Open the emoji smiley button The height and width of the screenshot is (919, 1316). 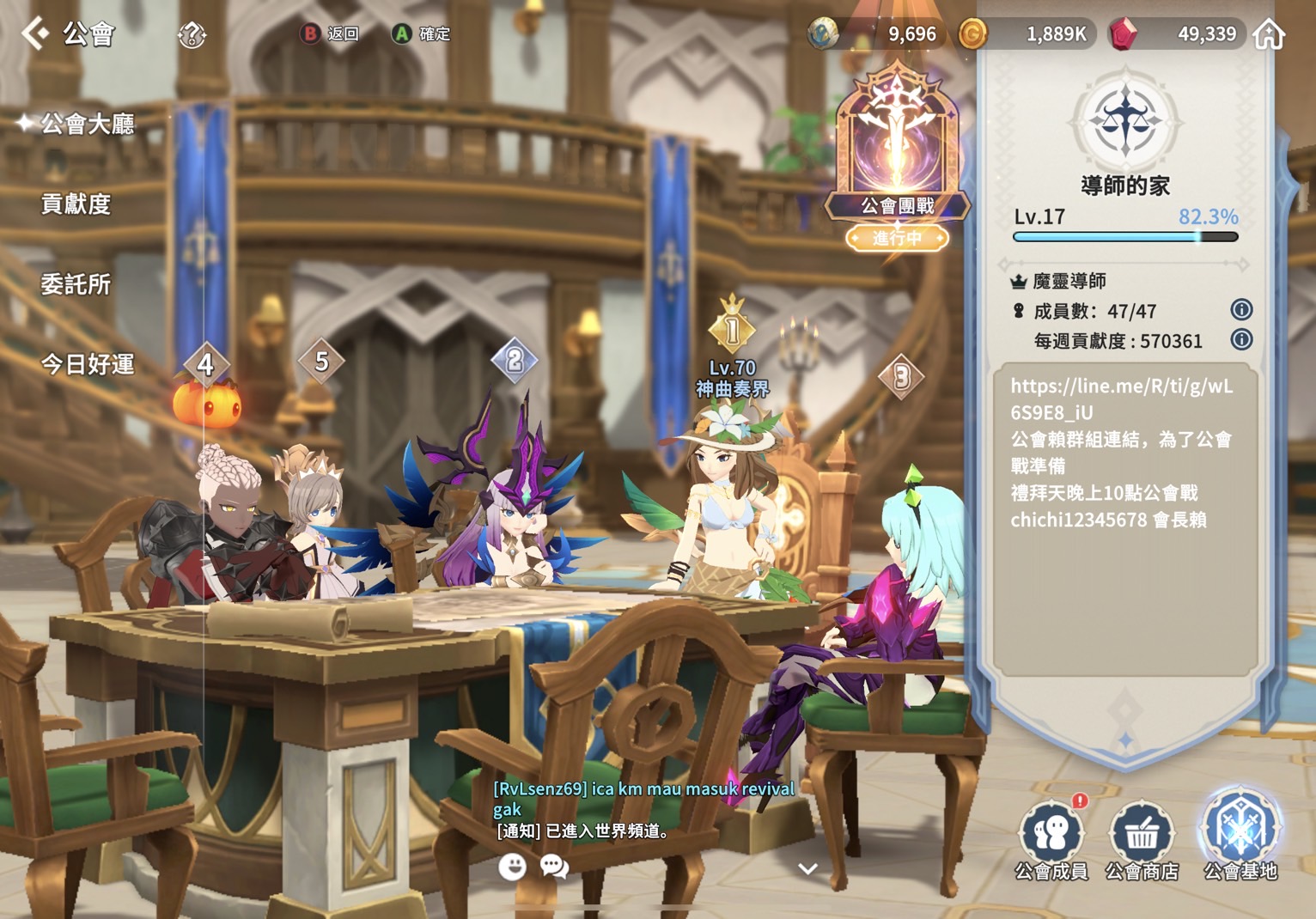coord(513,867)
